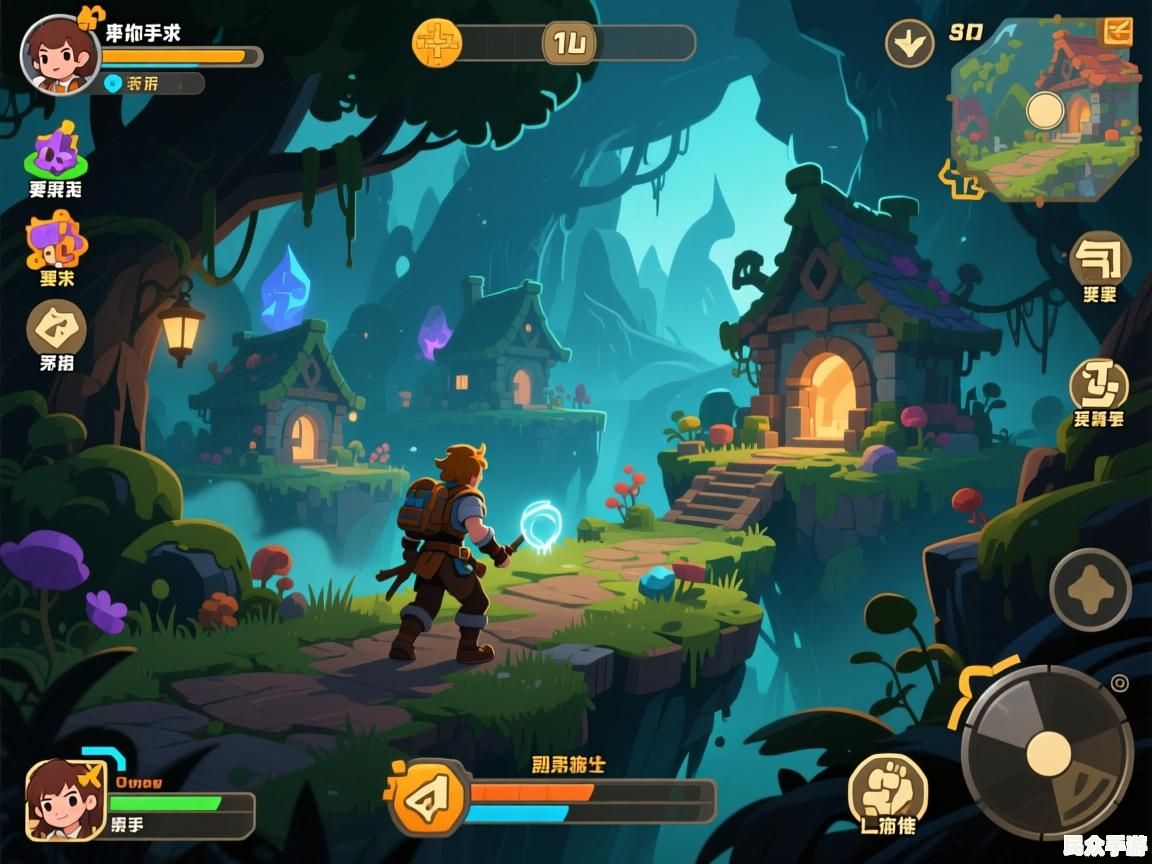The height and width of the screenshot is (864, 1152).
Task: Open the octagonal minimap
Action: coord(1046,108)
